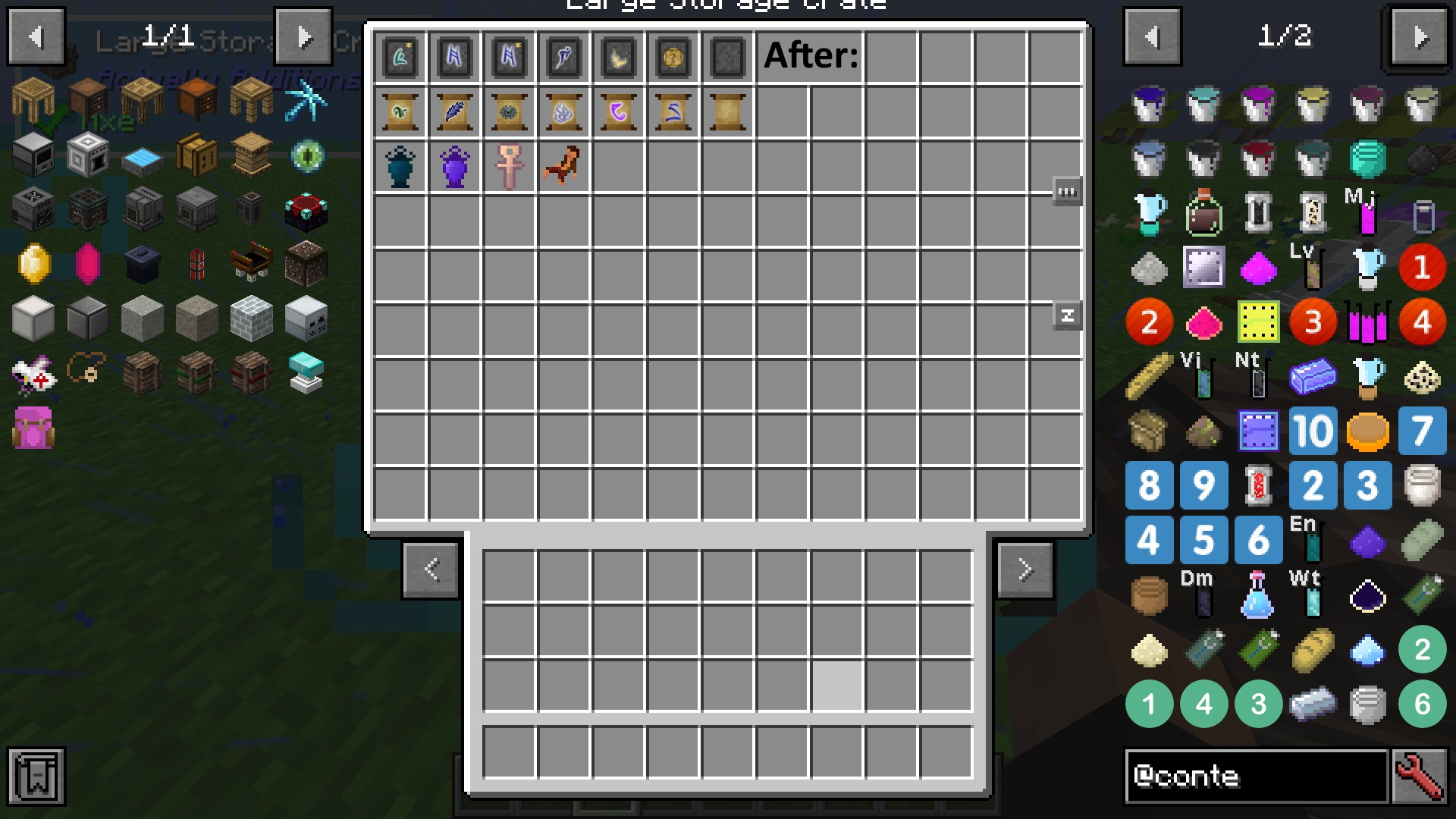The height and width of the screenshot is (819, 1456).
Task: Select the feather scroll in the crate's second row
Action: click(x=454, y=112)
